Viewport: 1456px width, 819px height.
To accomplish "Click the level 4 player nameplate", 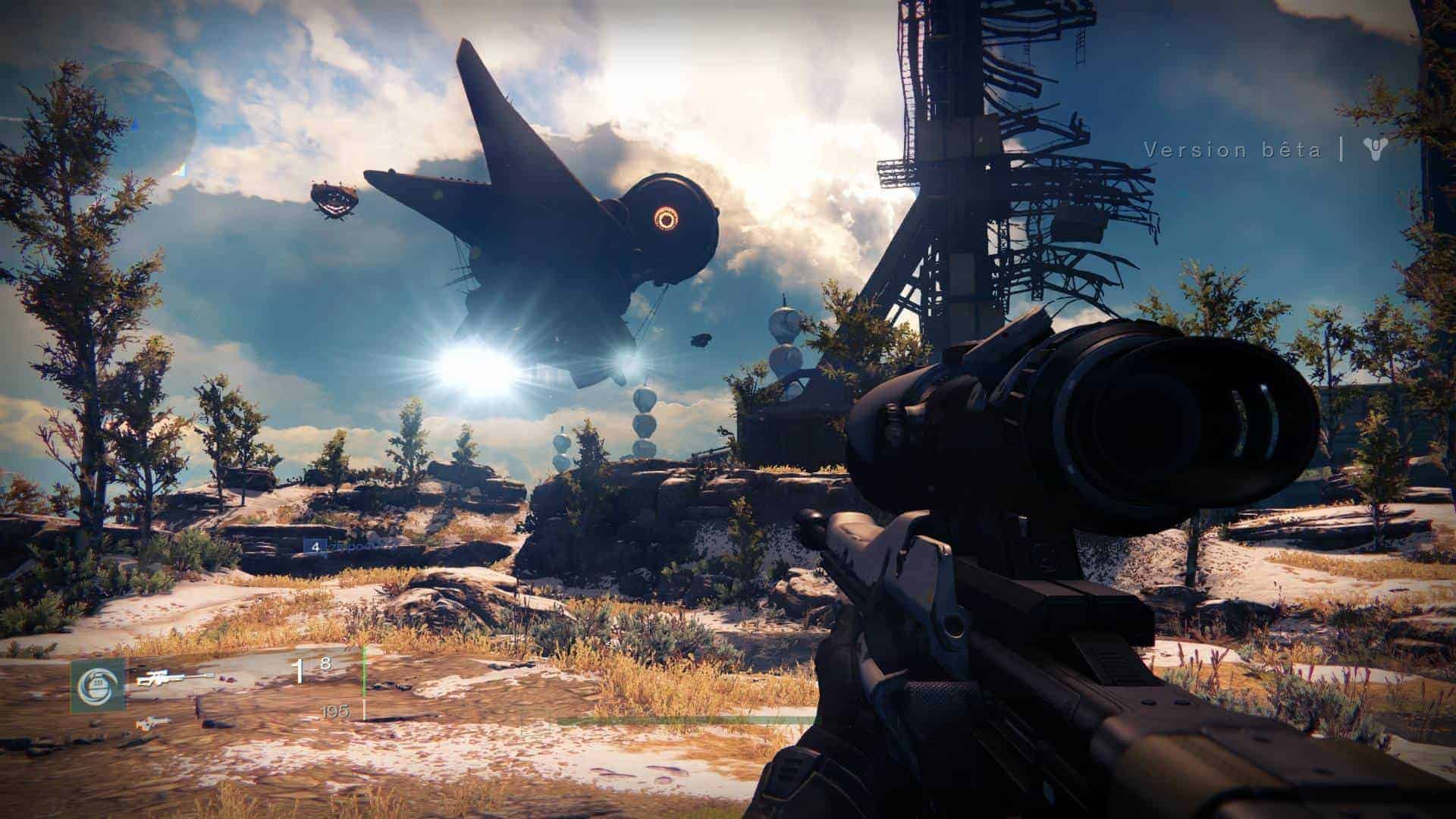I will coord(350,545).
